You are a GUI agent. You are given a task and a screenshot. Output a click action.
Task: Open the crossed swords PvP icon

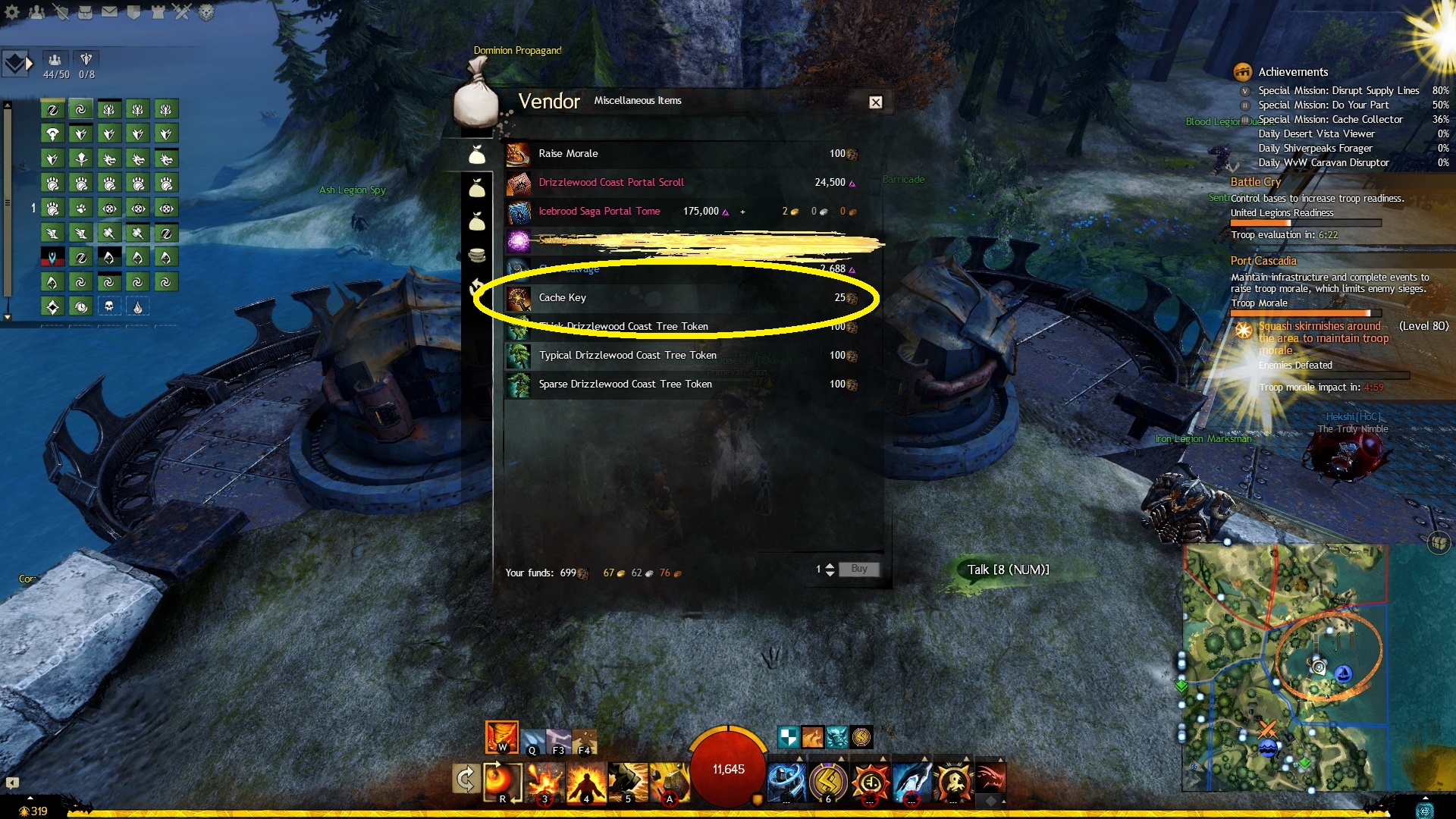182,12
